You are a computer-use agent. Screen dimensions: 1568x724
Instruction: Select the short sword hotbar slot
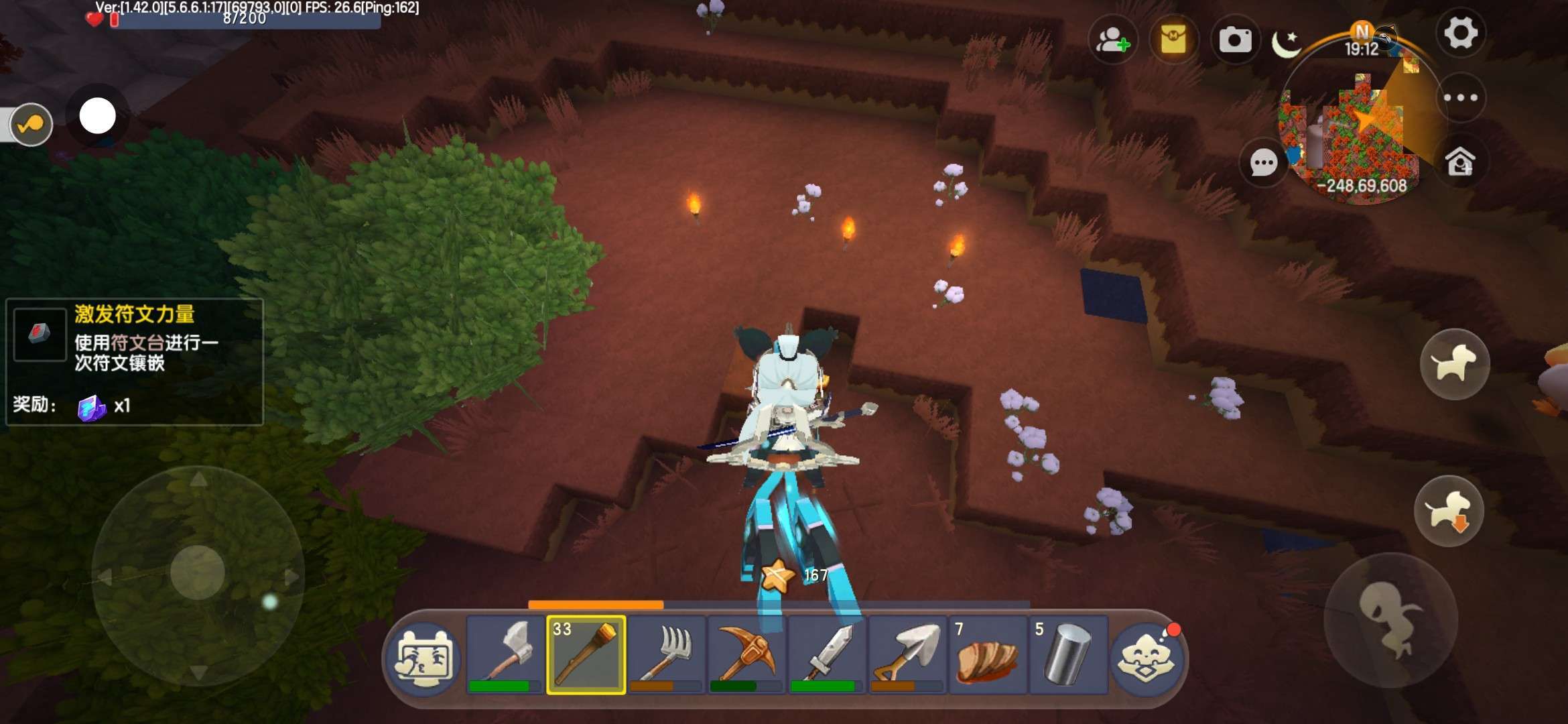click(828, 655)
